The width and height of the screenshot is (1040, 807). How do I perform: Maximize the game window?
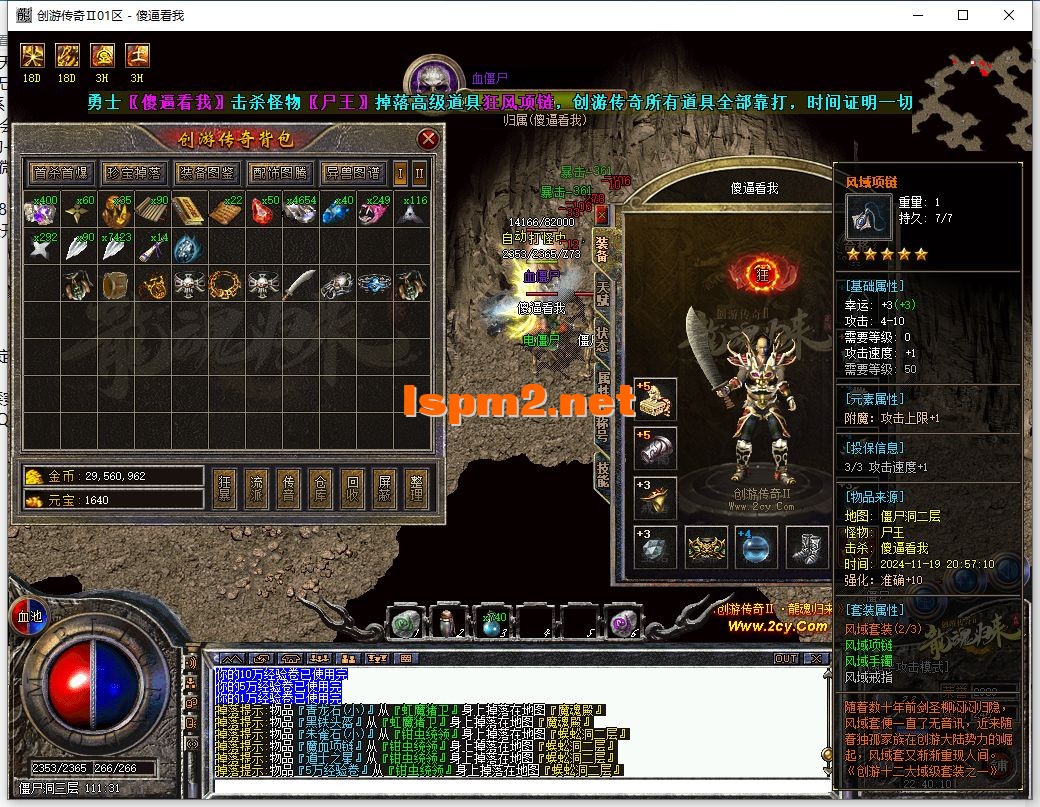(963, 15)
